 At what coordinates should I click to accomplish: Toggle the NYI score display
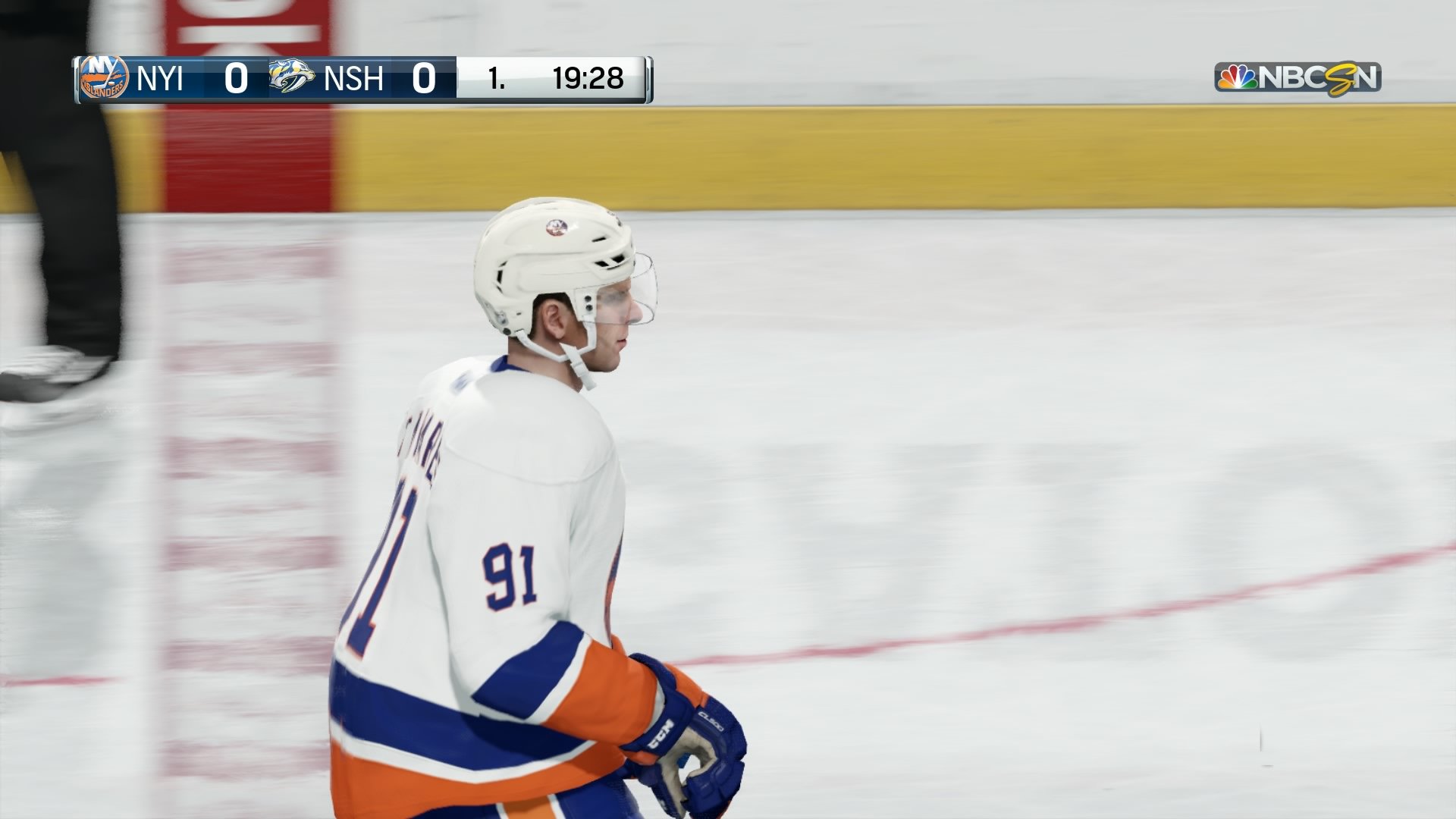235,78
